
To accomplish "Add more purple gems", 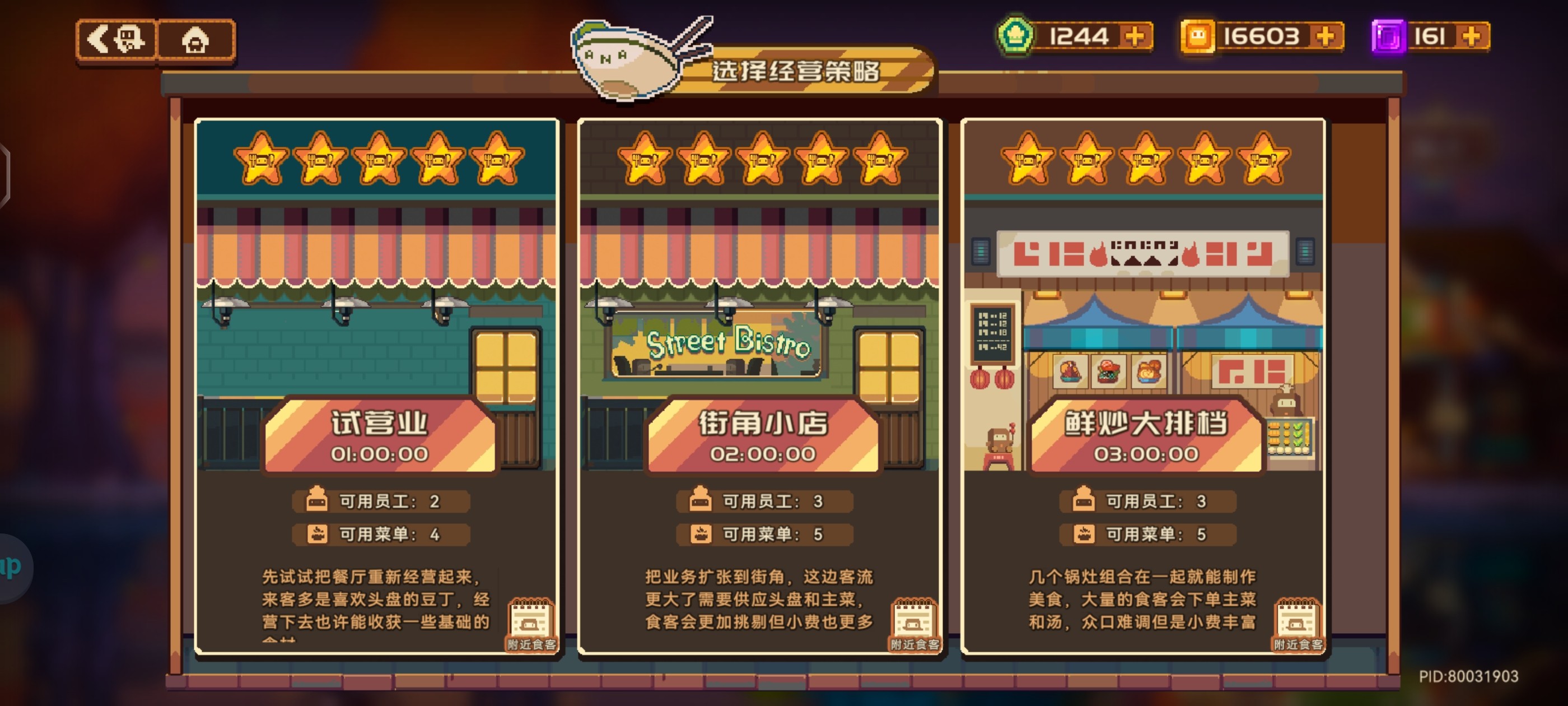I will click(1471, 36).
